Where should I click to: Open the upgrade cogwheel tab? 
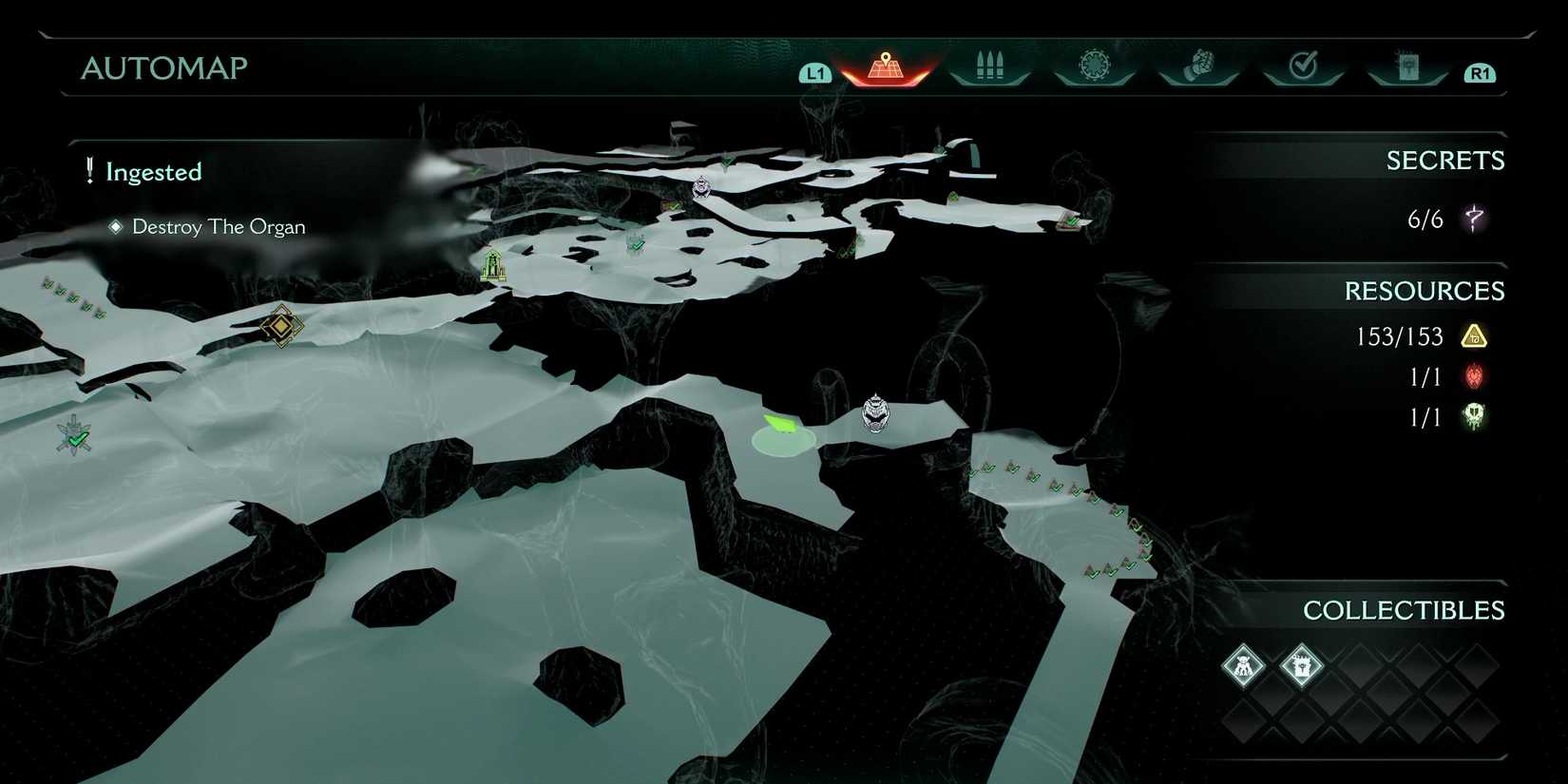tap(1093, 67)
